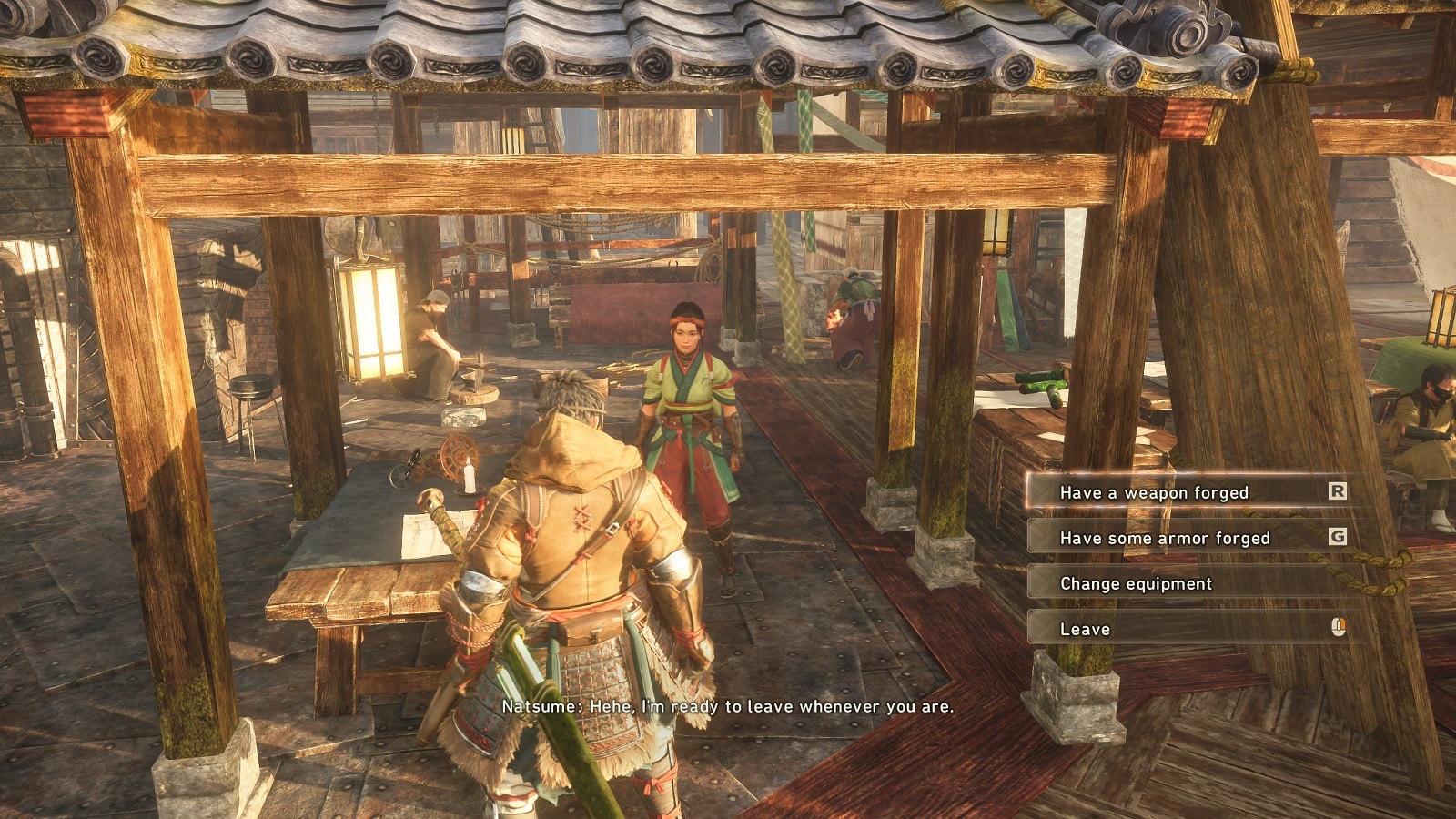Open the "Change equipment" option
Screen dimensions: 1456x819
coord(1137,582)
